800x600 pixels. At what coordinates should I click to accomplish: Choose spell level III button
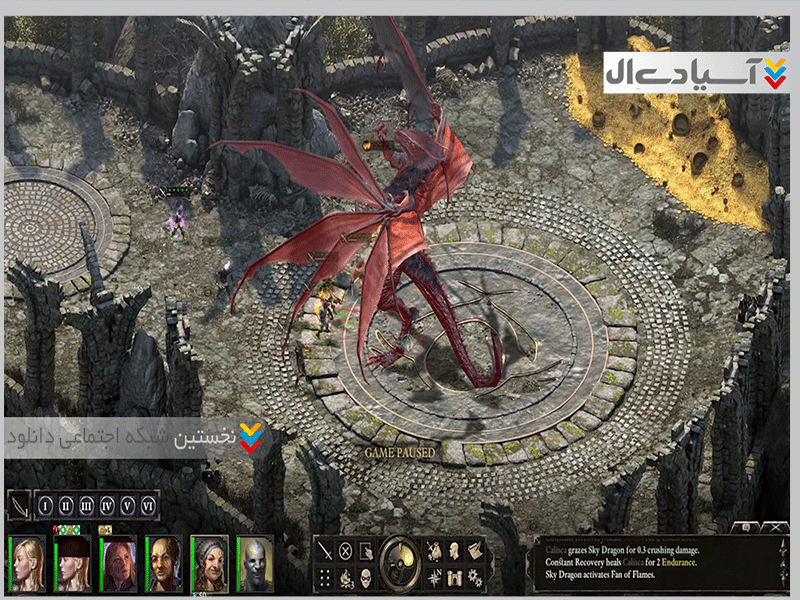(87, 506)
